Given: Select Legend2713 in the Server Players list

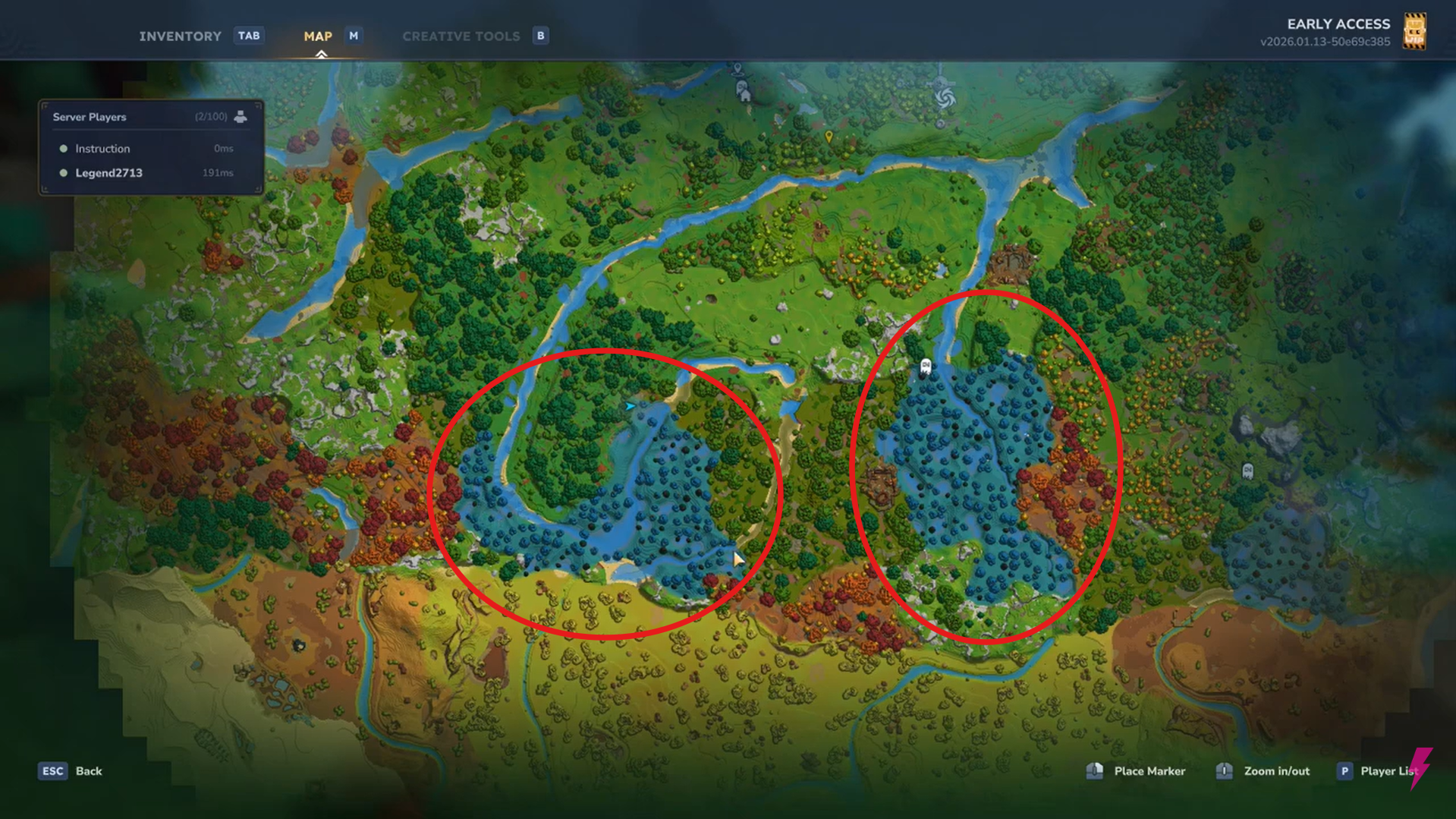Looking at the screenshot, I should point(108,172).
